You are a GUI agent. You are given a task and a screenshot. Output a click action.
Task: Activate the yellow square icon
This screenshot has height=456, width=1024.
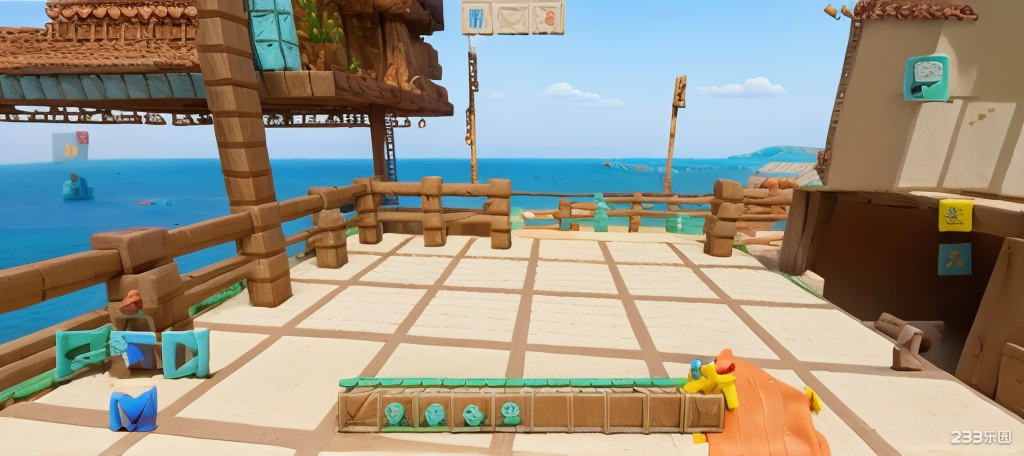pyautogui.click(x=955, y=214)
